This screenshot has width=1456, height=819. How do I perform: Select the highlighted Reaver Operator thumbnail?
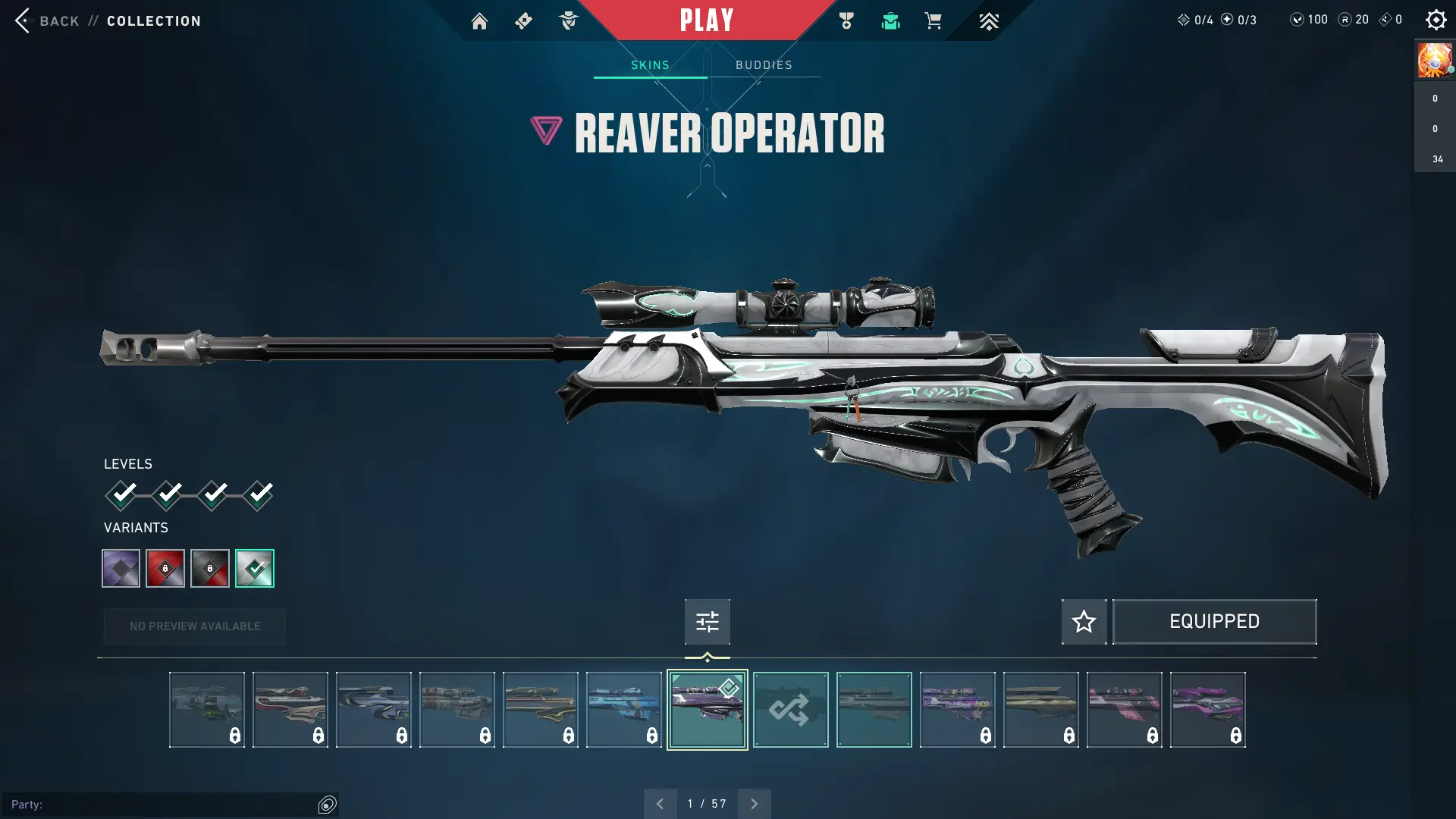click(x=707, y=710)
